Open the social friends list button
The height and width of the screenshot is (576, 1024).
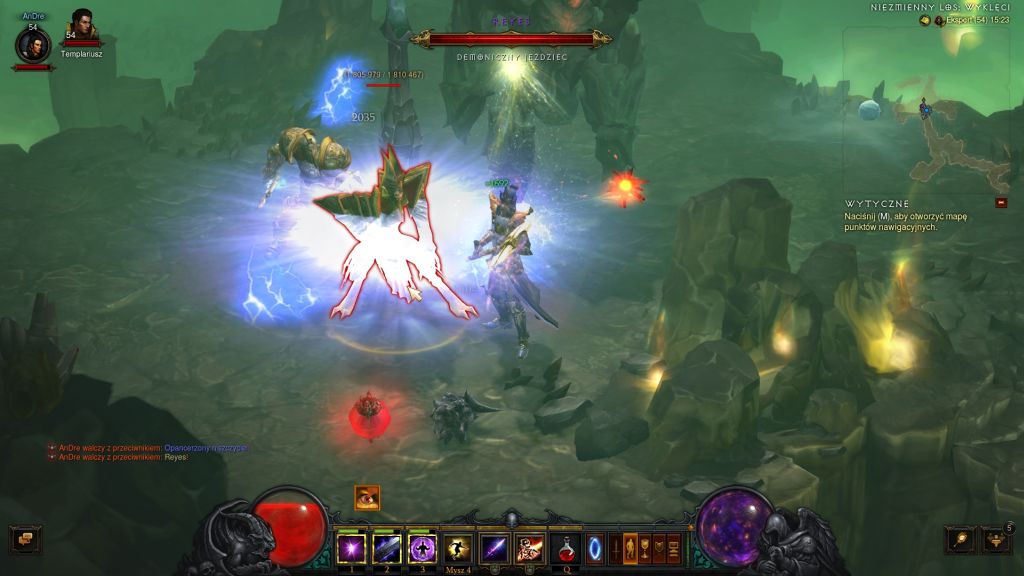(996, 540)
